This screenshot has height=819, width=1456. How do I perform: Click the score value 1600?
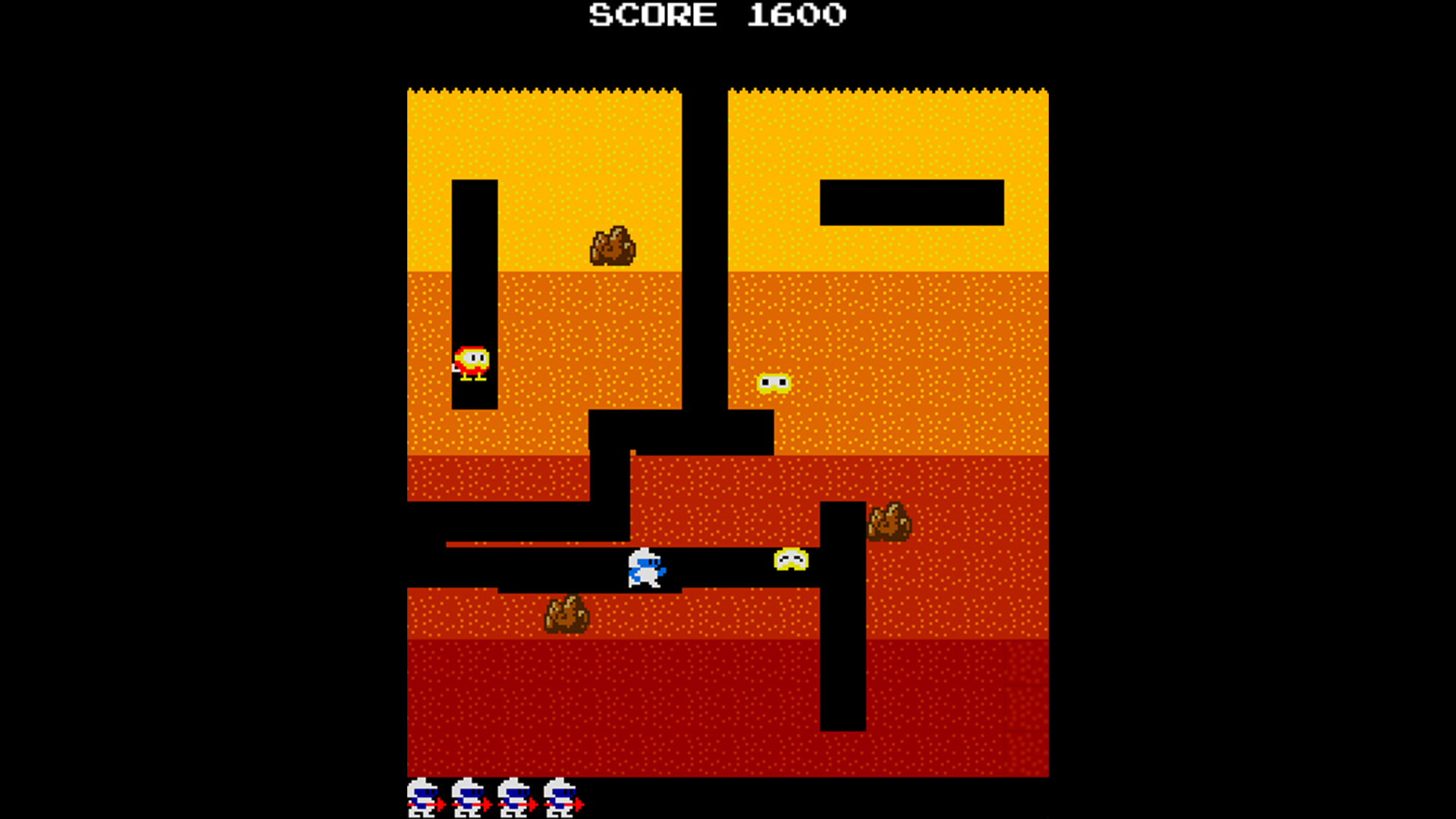tap(795, 15)
